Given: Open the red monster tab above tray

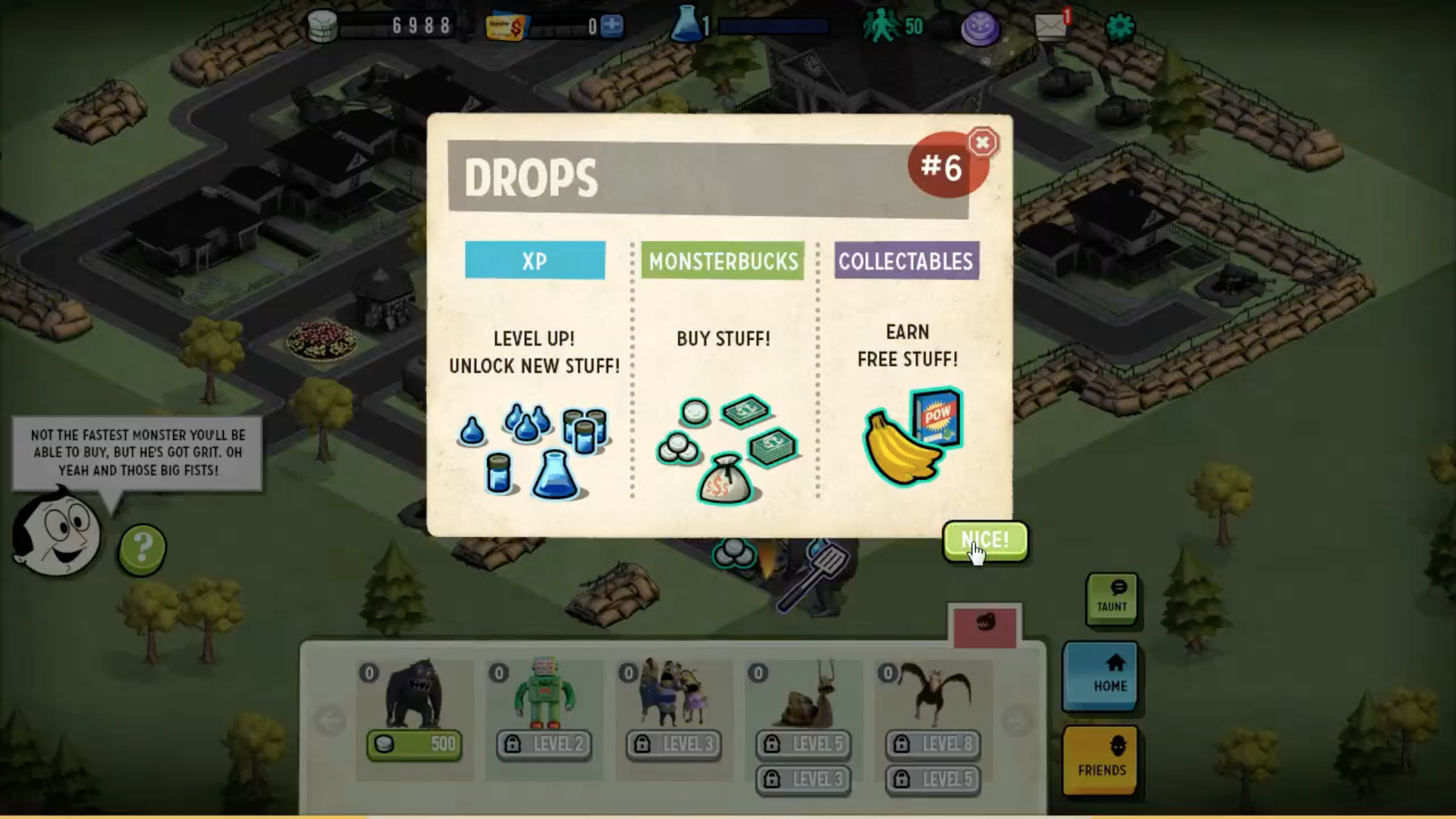Looking at the screenshot, I should coord(985,626).
